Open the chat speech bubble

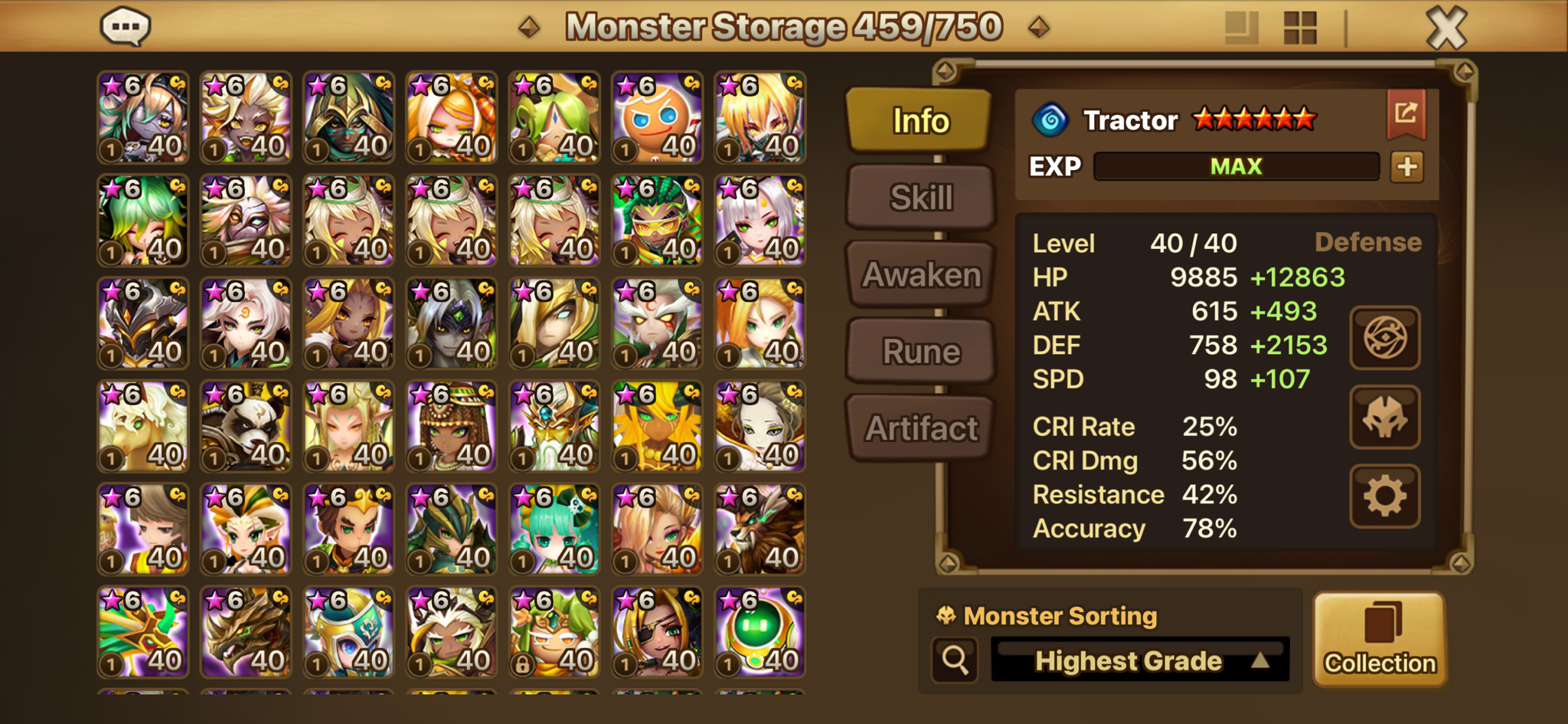point(126,27)
